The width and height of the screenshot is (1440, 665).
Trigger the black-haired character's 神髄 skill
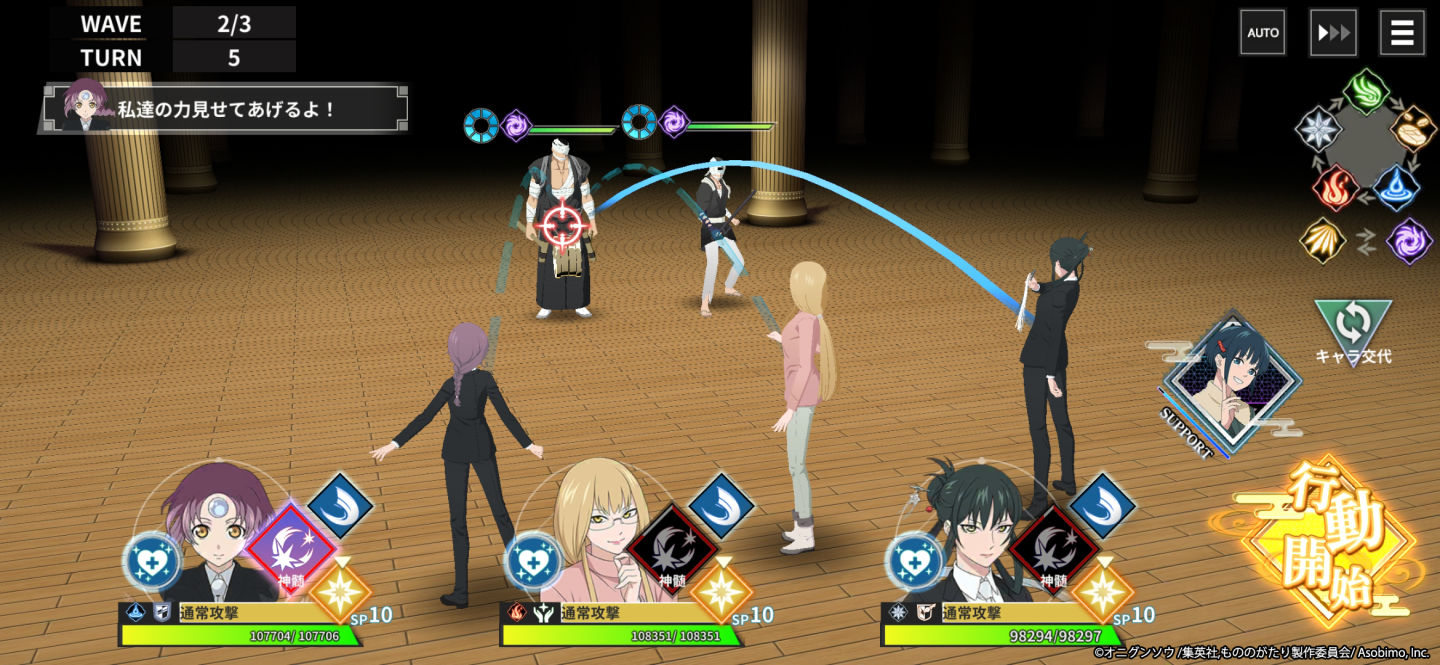[1053, 546]
